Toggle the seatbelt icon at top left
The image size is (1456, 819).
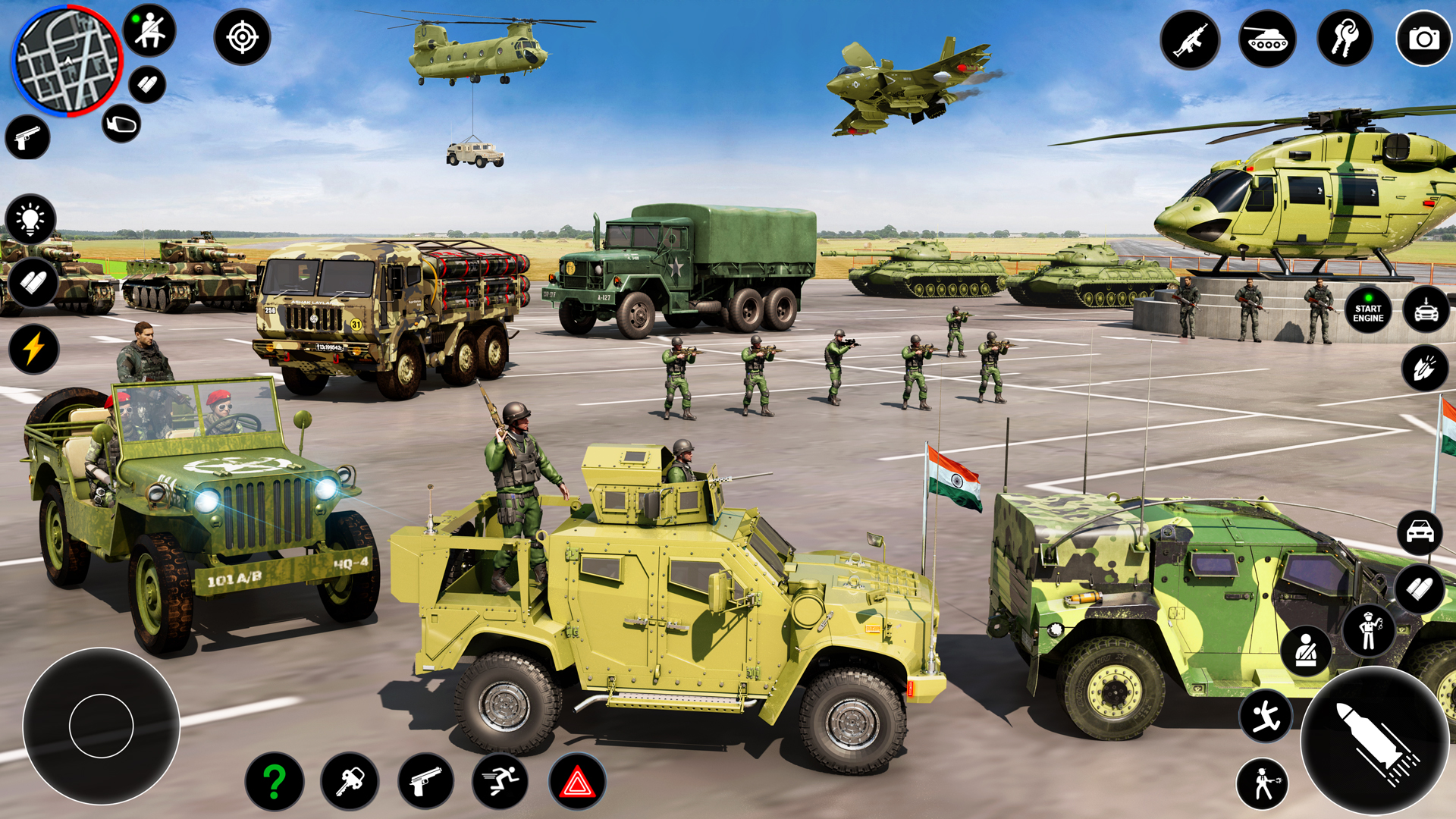pyautogui.click(x=149, y=31)
